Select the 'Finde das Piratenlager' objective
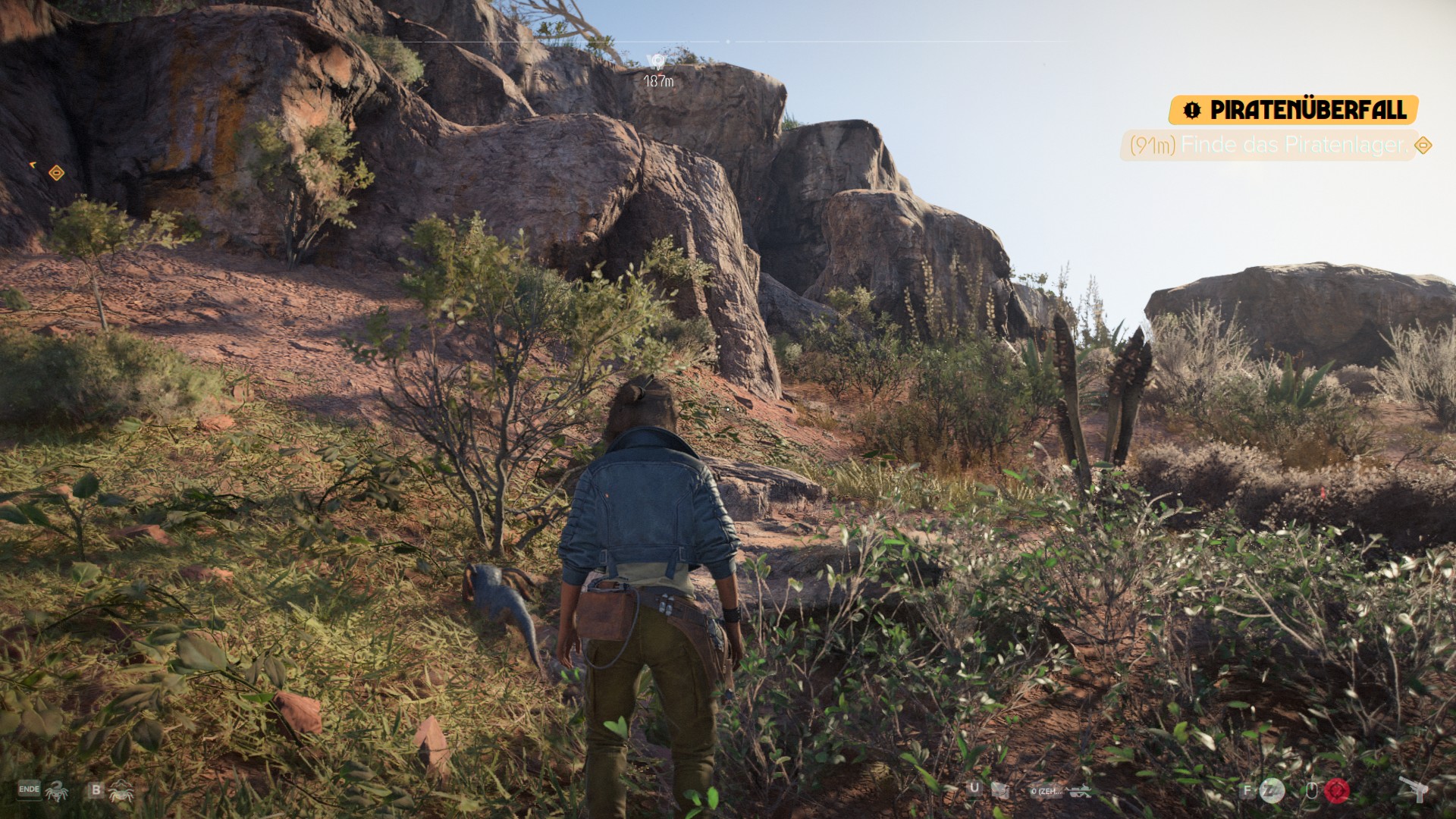 [1268, 145]
